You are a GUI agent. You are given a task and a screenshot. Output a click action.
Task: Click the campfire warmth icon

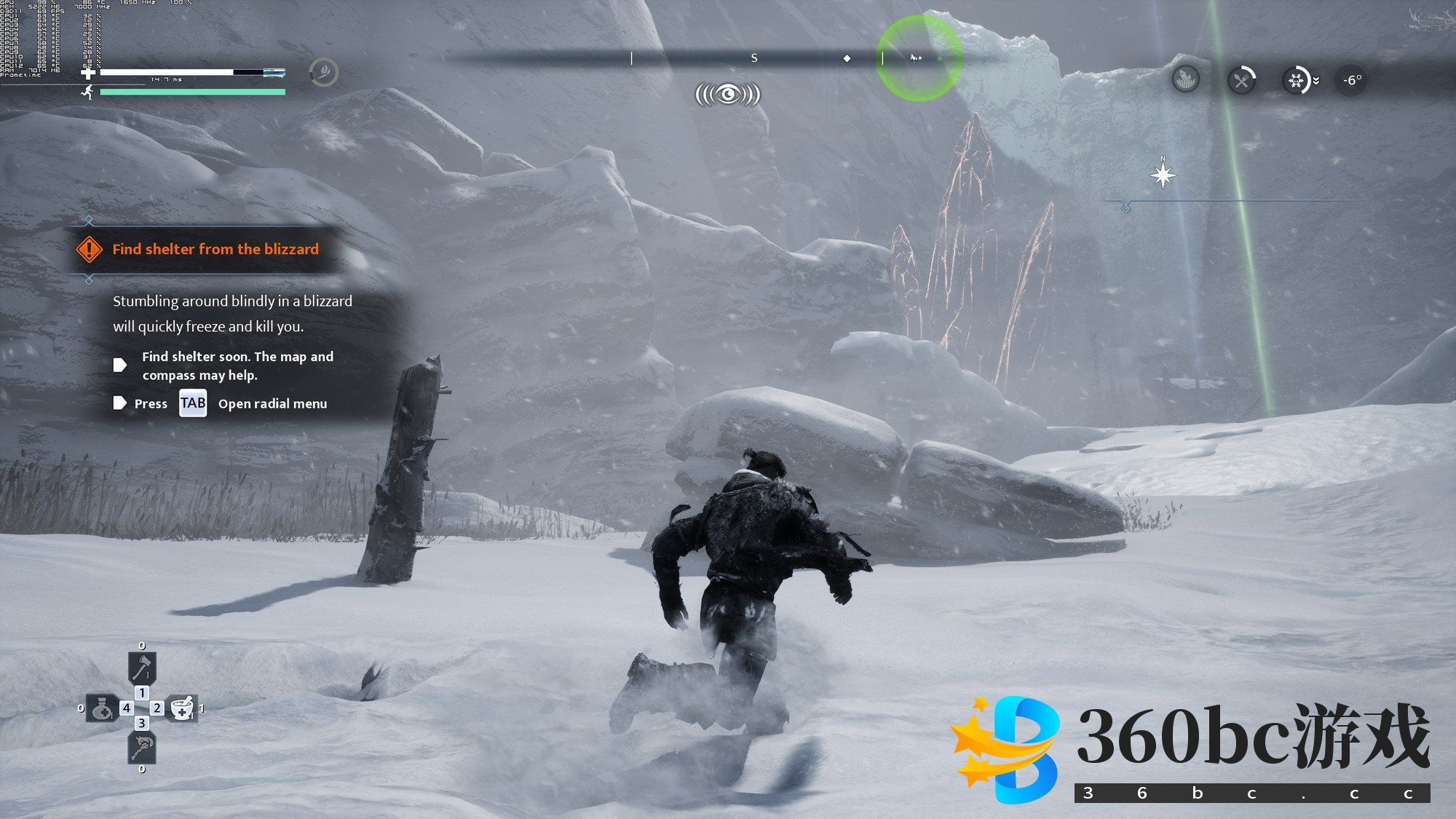(x=1186, y=79)
